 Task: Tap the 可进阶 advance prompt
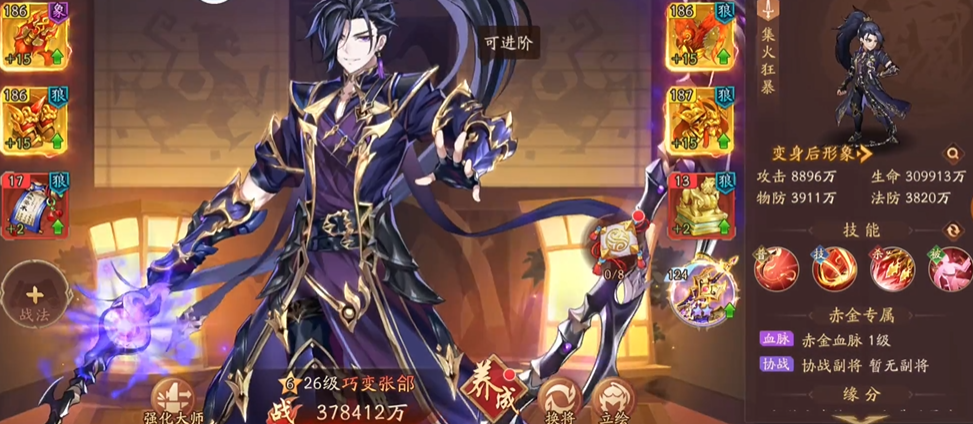pyautogui.click(x=506, y=43)
